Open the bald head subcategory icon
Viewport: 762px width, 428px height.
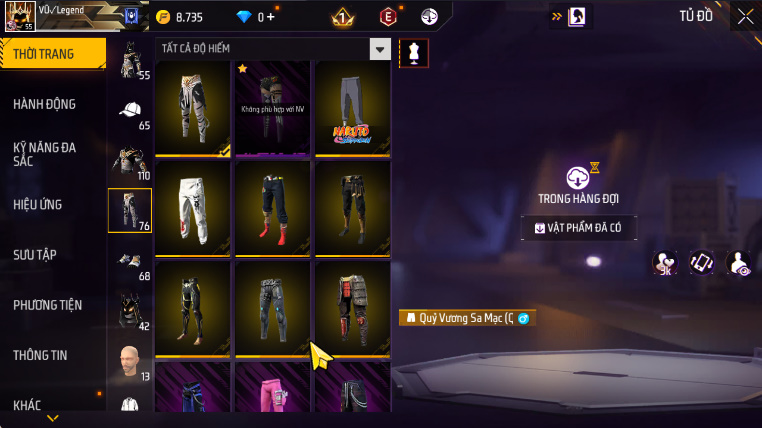(x=130, y=362)
